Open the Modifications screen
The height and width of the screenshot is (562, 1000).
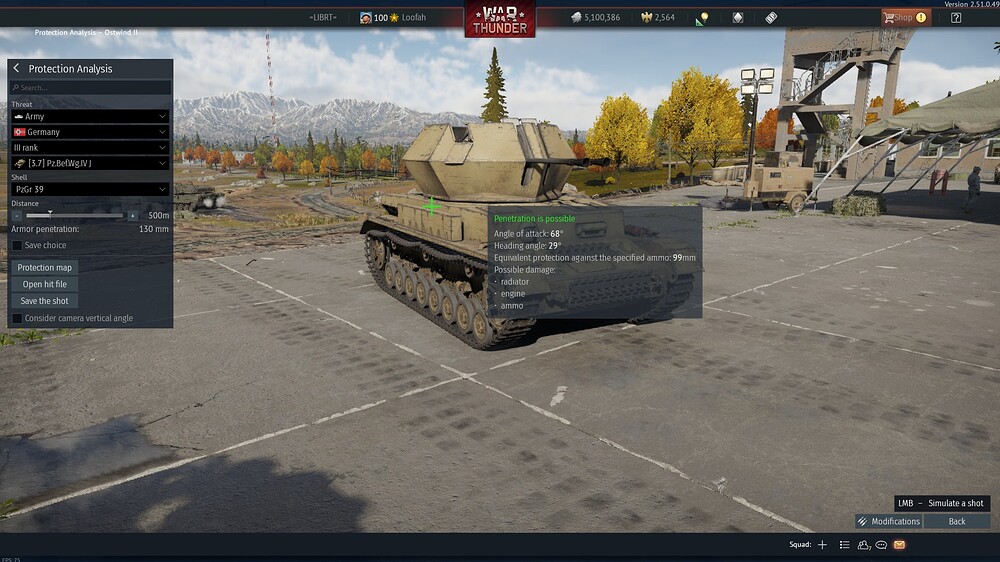(x=888, y=521)
